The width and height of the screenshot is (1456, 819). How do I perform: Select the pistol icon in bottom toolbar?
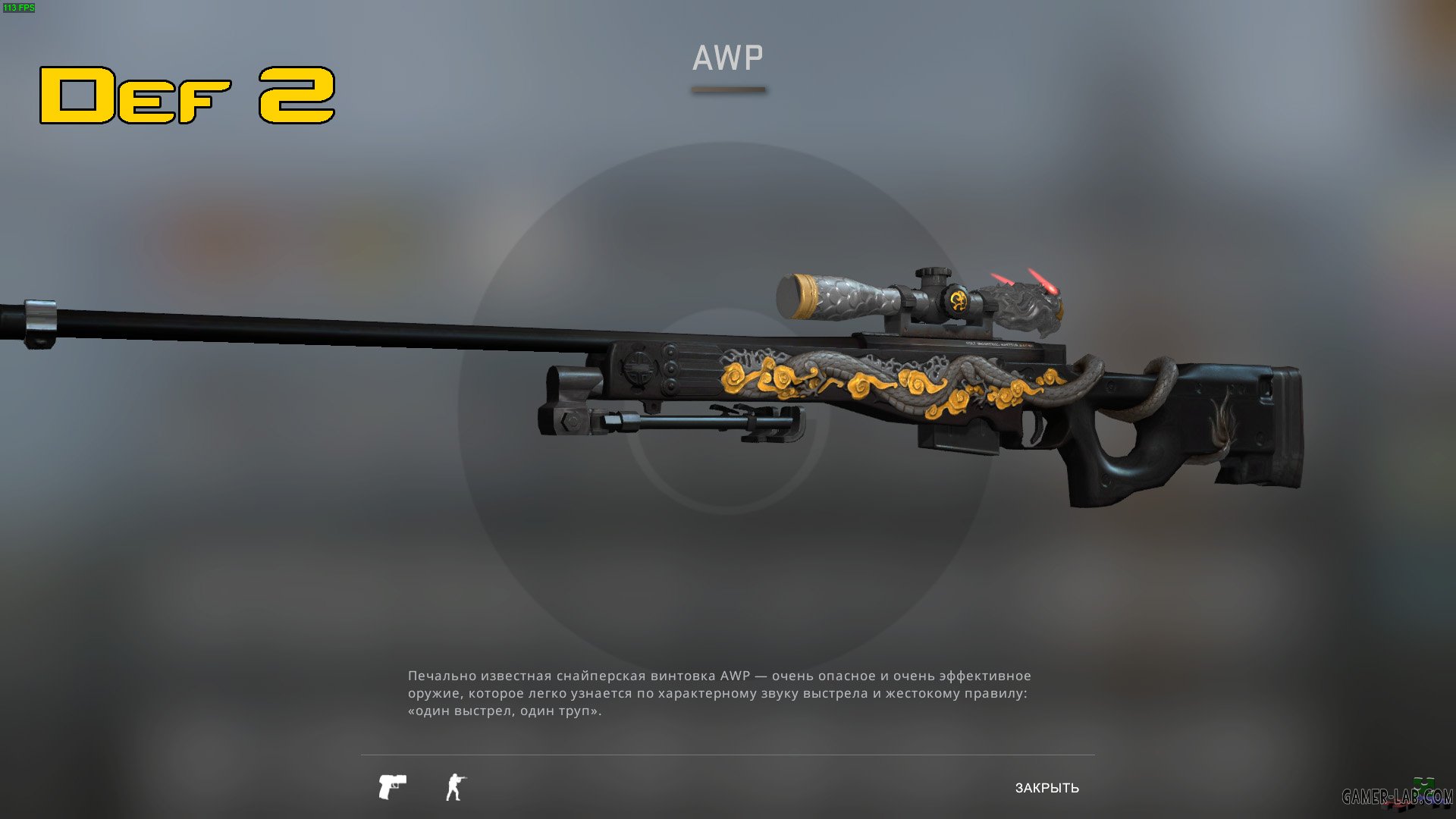[x=392, y=786]
